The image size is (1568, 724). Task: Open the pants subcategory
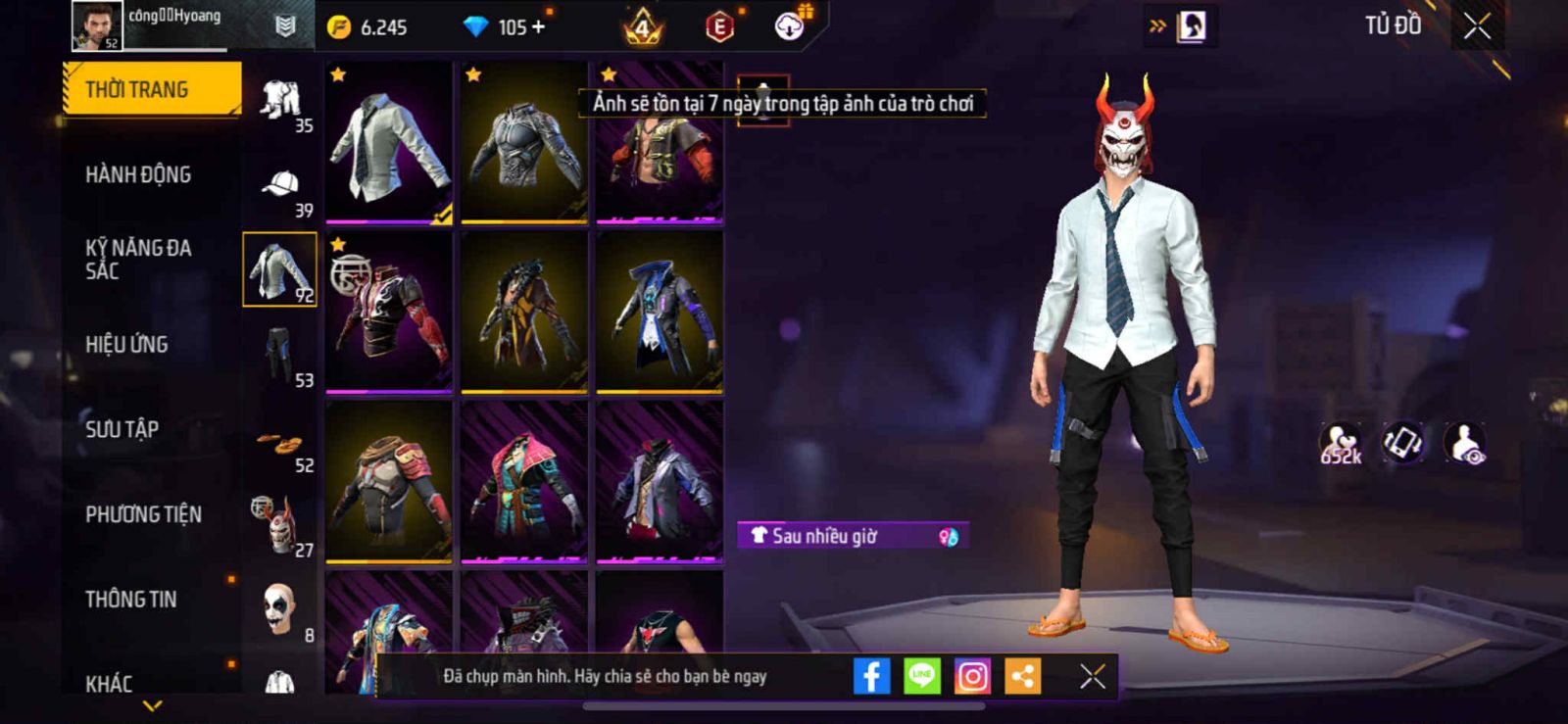[281, 355]
